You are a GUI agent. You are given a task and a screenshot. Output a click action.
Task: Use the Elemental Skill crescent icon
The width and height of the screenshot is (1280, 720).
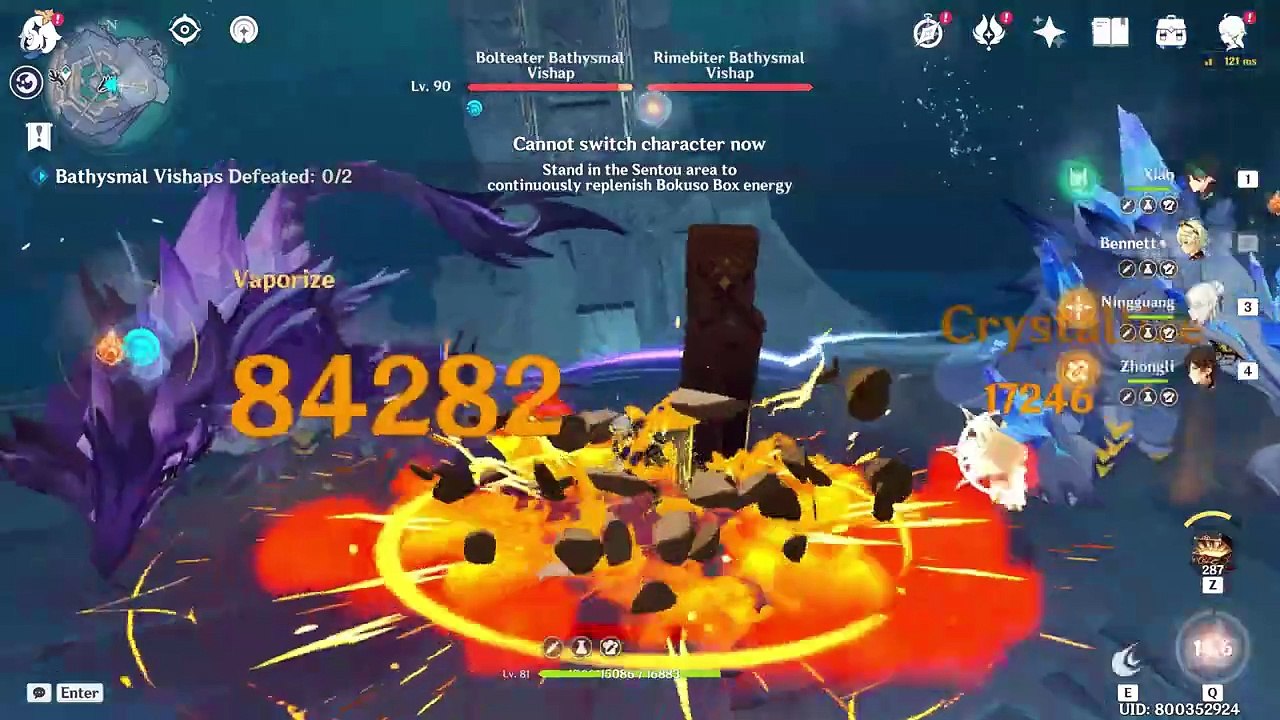[1128, 658]
